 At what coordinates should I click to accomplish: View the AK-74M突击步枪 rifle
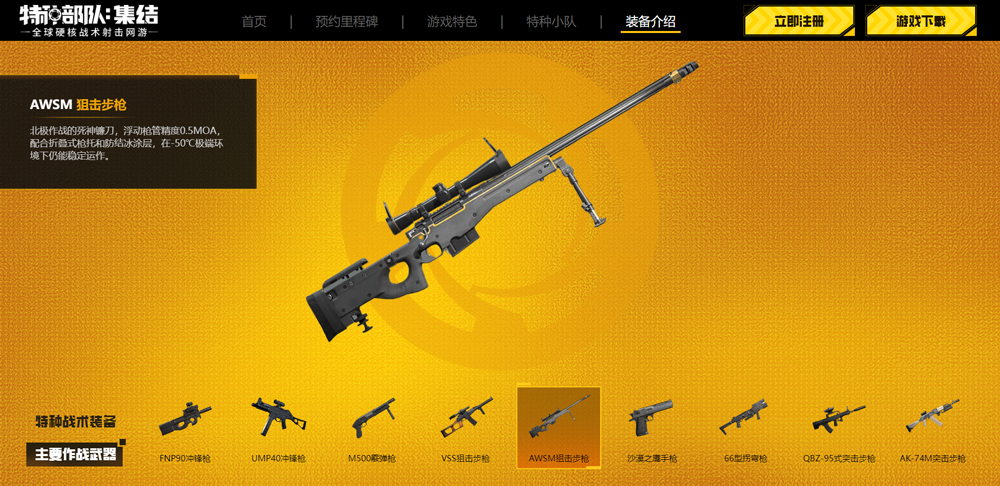tap(932, 425)
